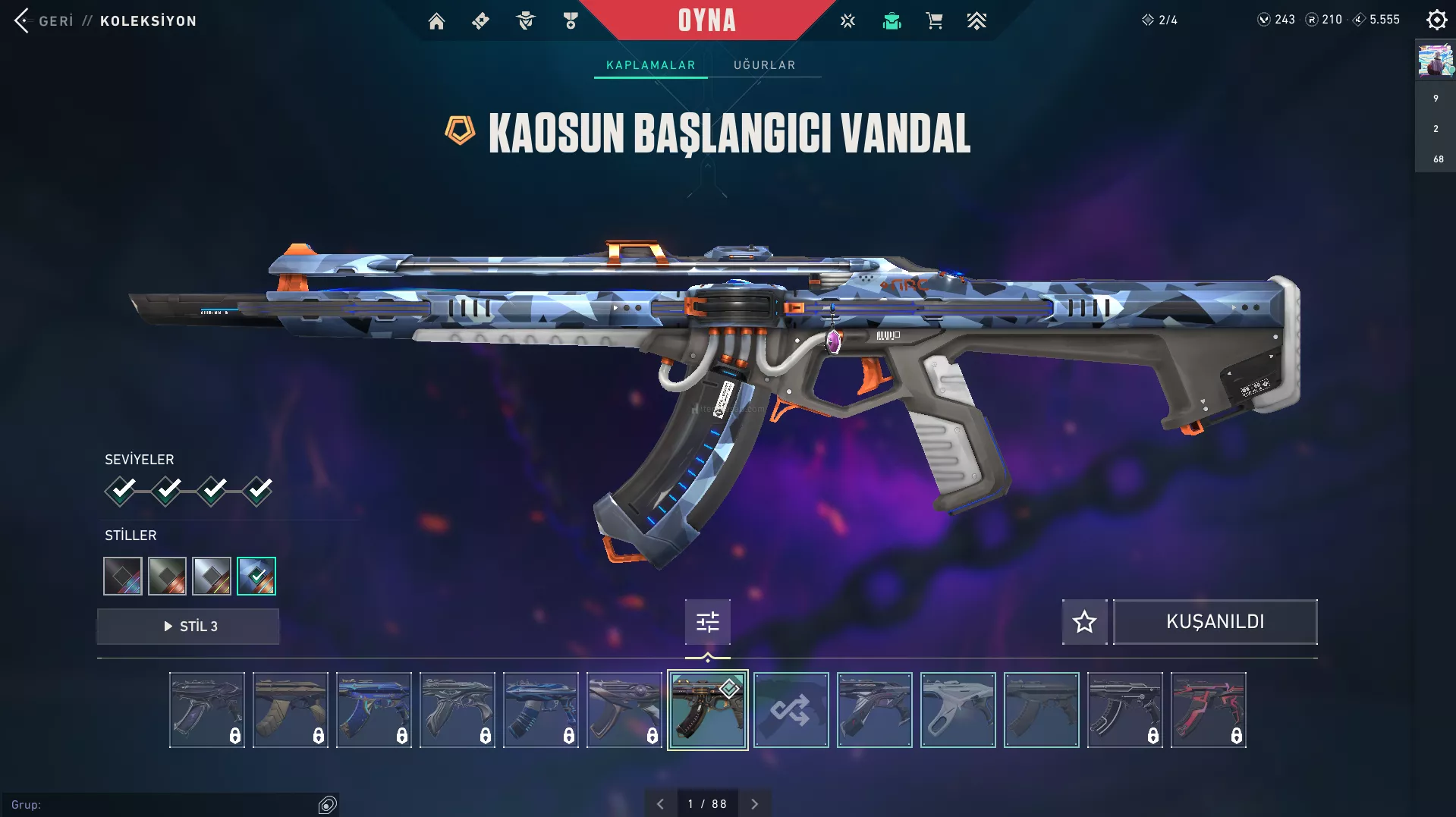Image resolution: width=1456 pixels, height=817 pixels.
Task: Select the currently checked fourth style swatch
Action: (256, 577)
